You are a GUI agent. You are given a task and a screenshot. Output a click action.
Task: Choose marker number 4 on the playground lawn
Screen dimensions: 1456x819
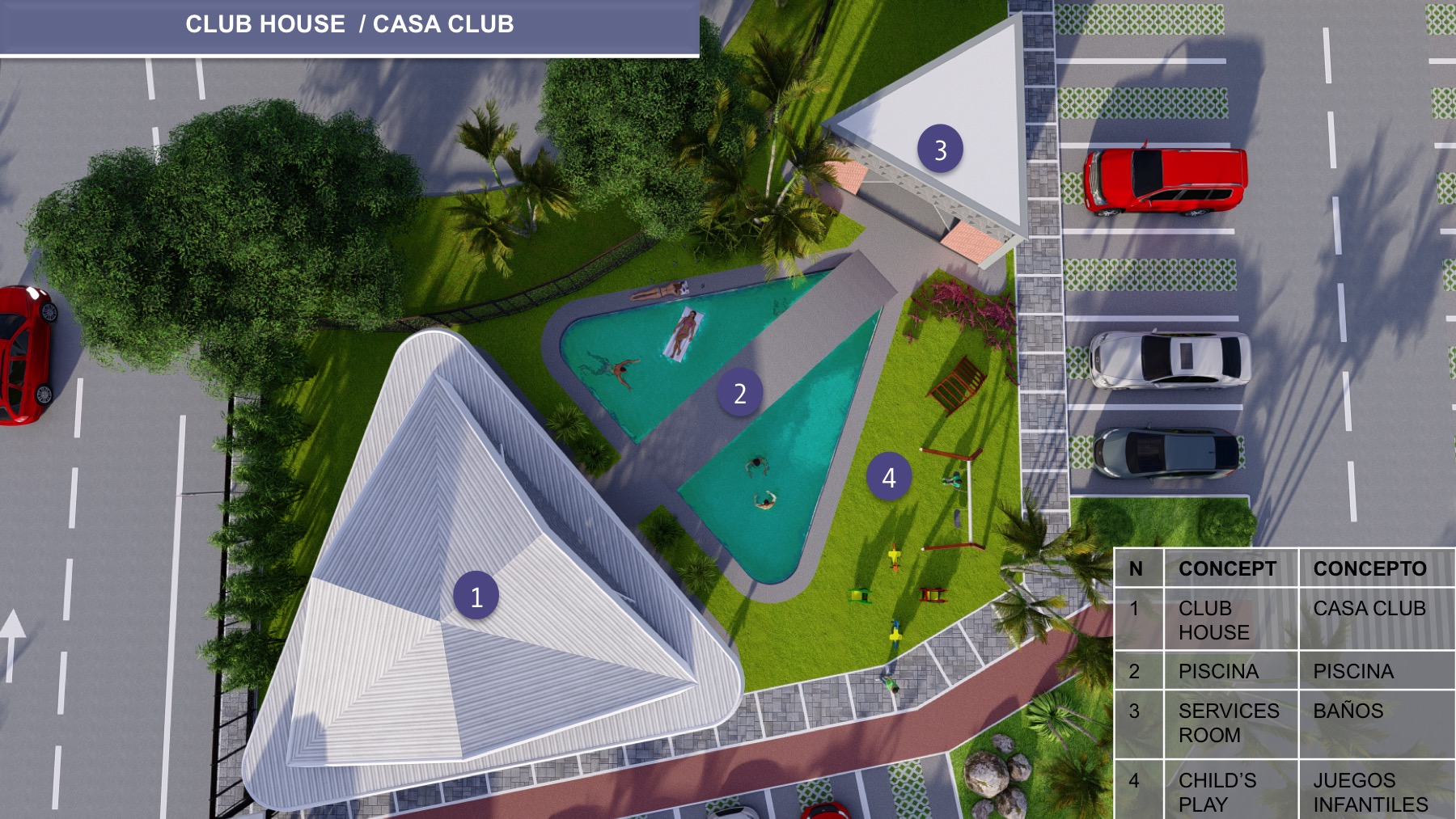pyautogui.click(x=889, y=477)
